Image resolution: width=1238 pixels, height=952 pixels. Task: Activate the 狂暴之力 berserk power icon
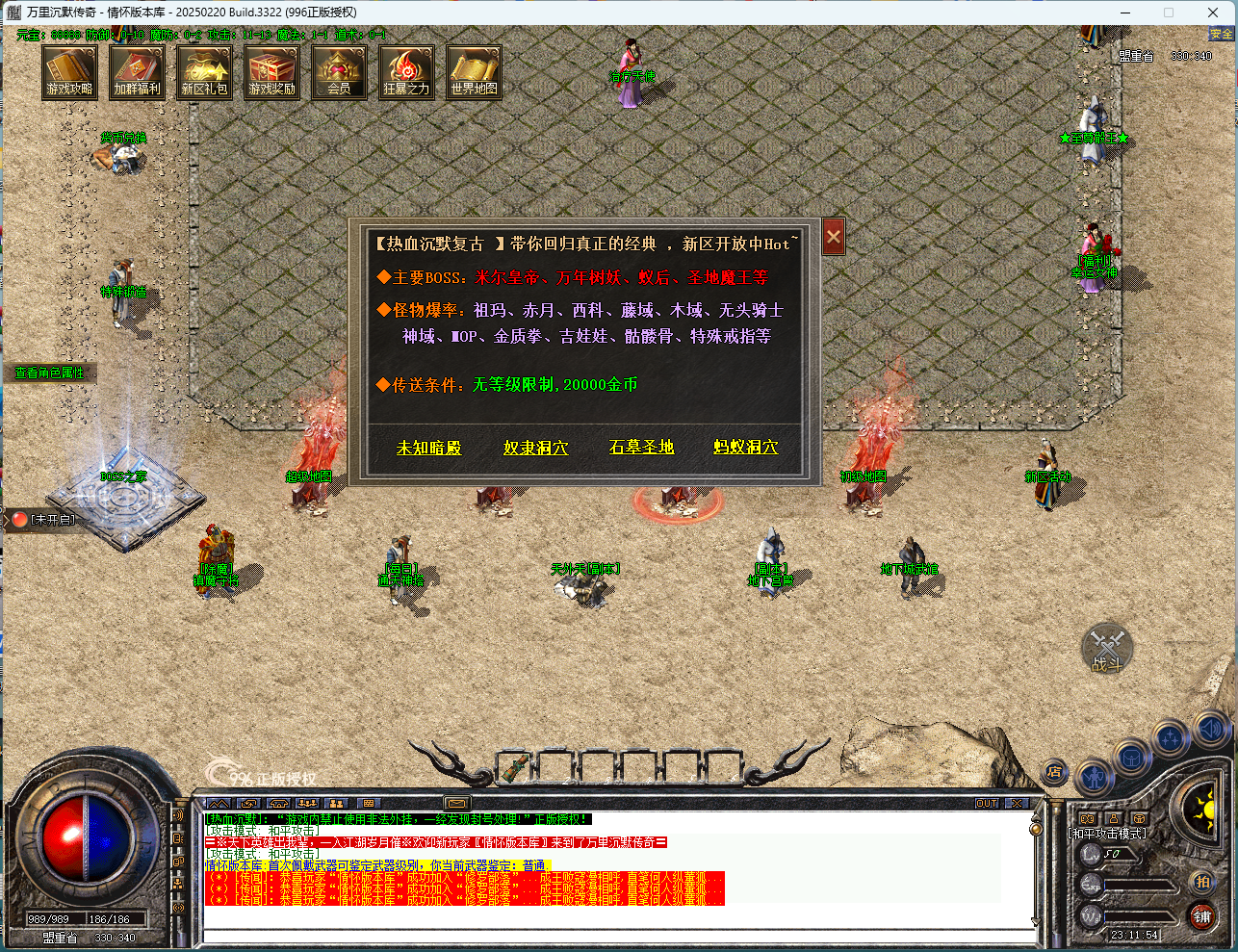coord(406,72)
